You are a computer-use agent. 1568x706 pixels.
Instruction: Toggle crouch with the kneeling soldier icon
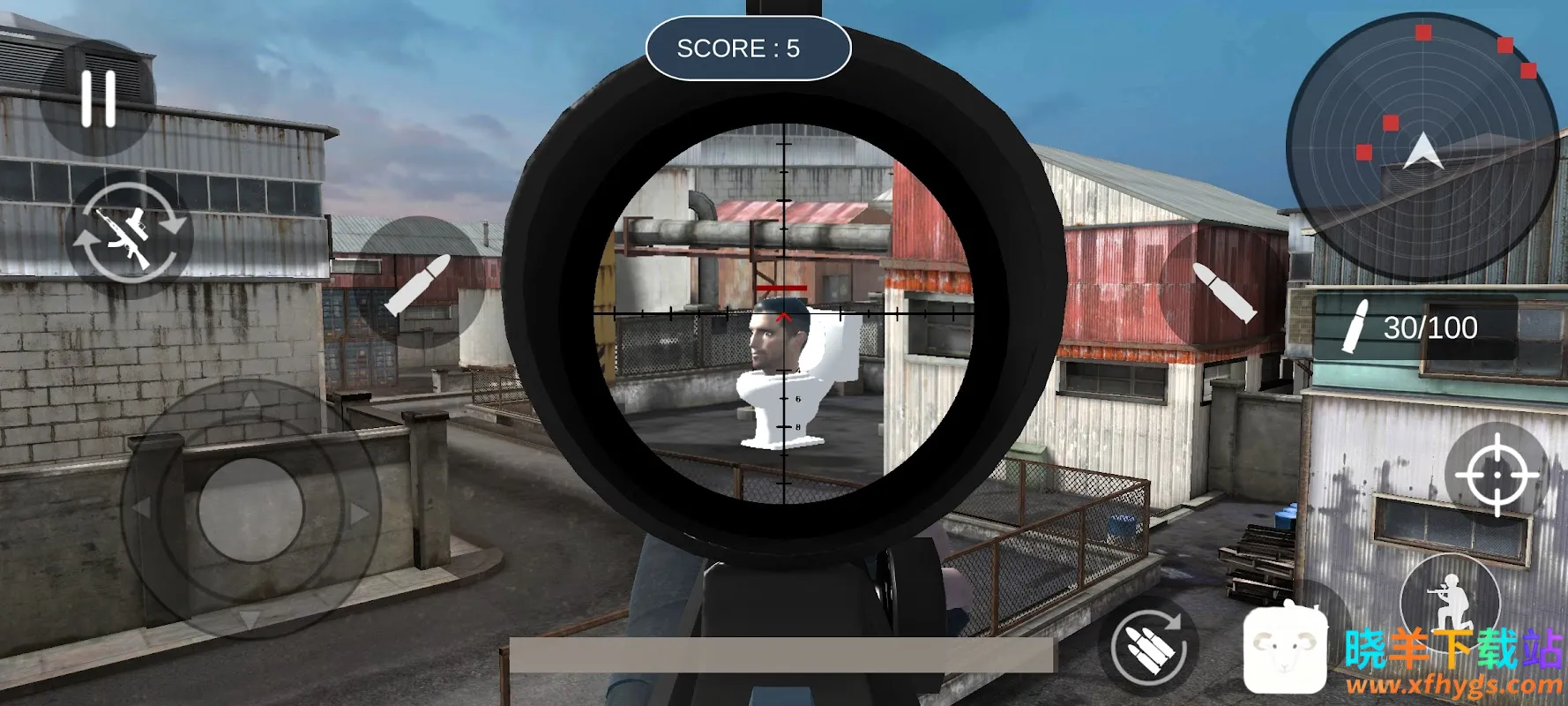pyautogui.click(x=1449, y=601)
